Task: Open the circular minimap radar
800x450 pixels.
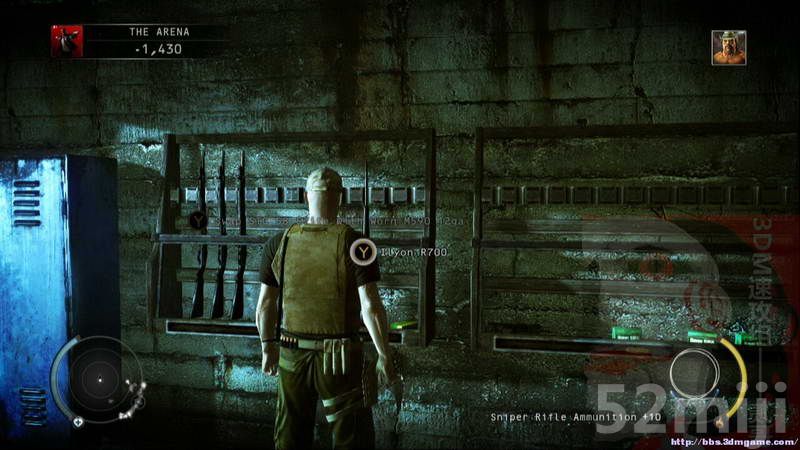Action: coord(98,379)
